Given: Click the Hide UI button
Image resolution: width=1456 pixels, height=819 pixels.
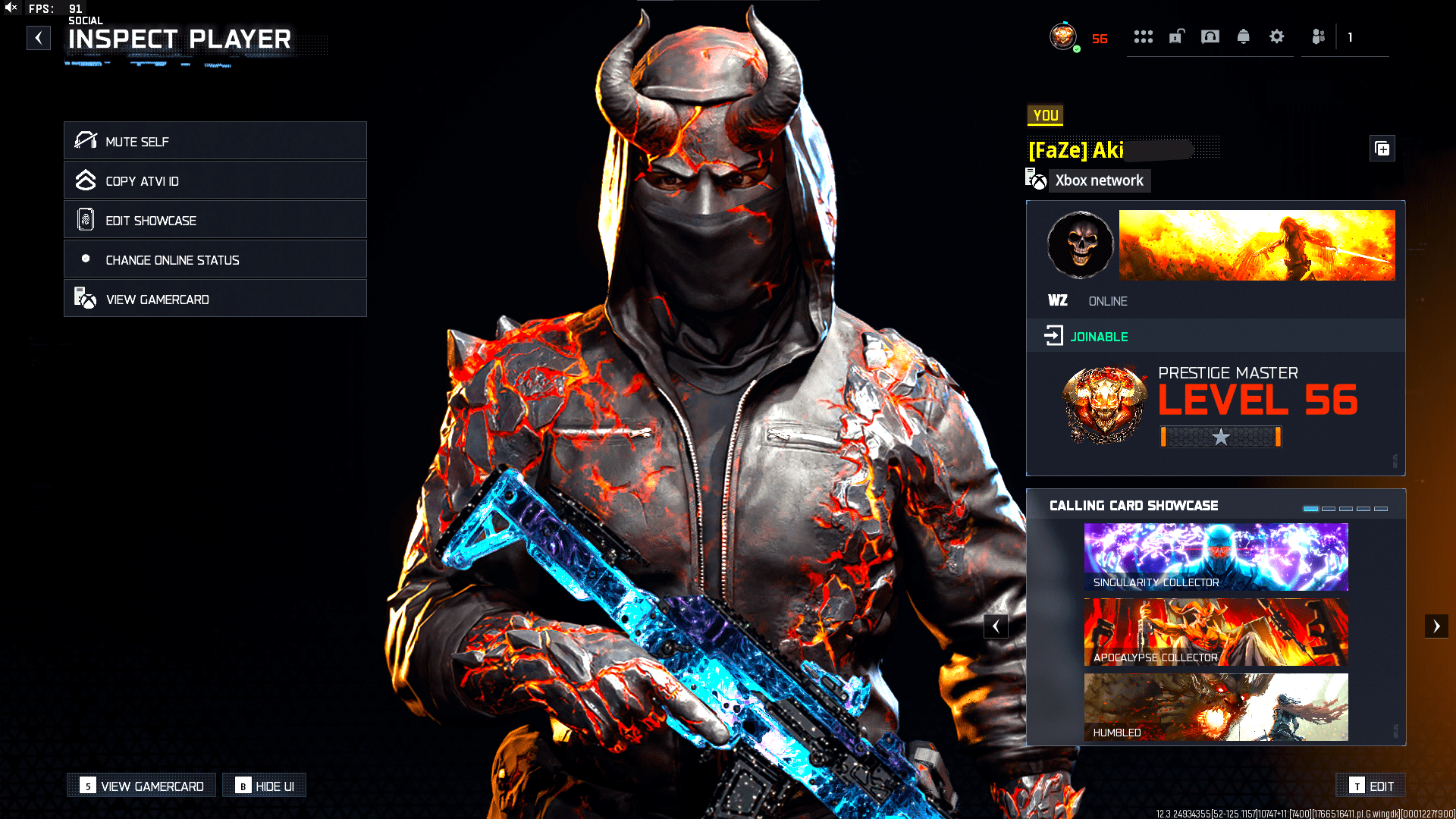Looking at the screenshot, I should click(x=264, y=785).
